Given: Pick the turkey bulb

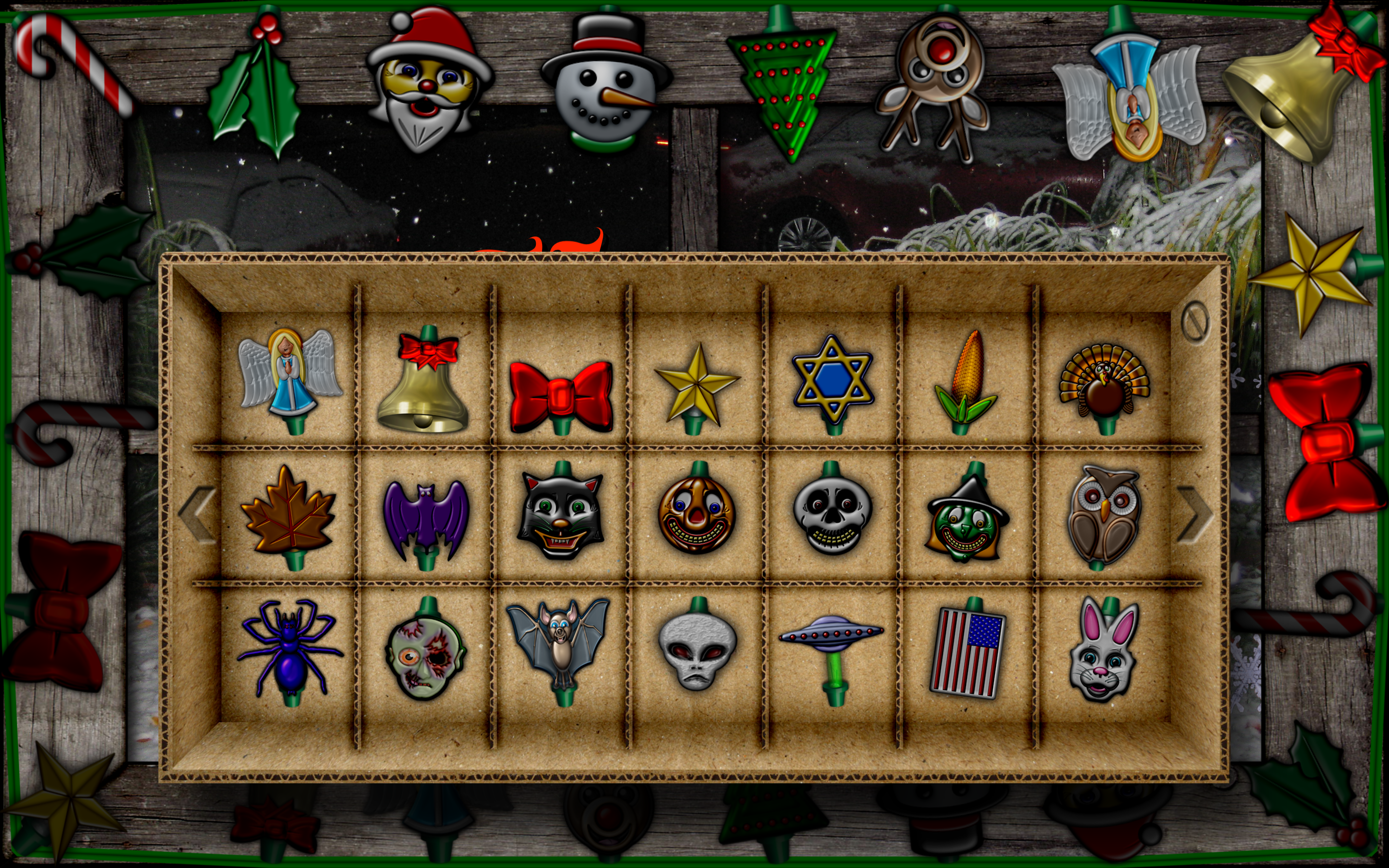Looking at the screenshot, I should point(1104,382).
